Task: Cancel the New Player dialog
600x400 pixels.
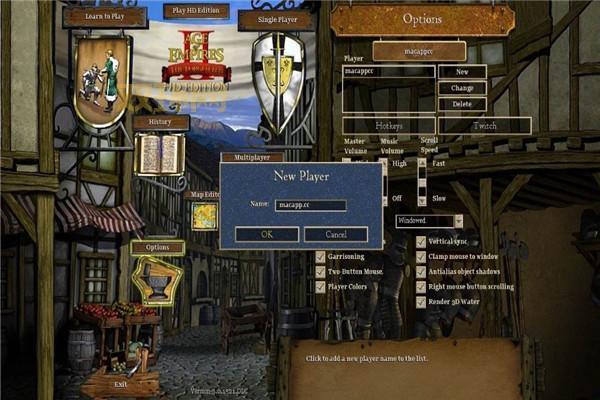Action: coord(336,234)
